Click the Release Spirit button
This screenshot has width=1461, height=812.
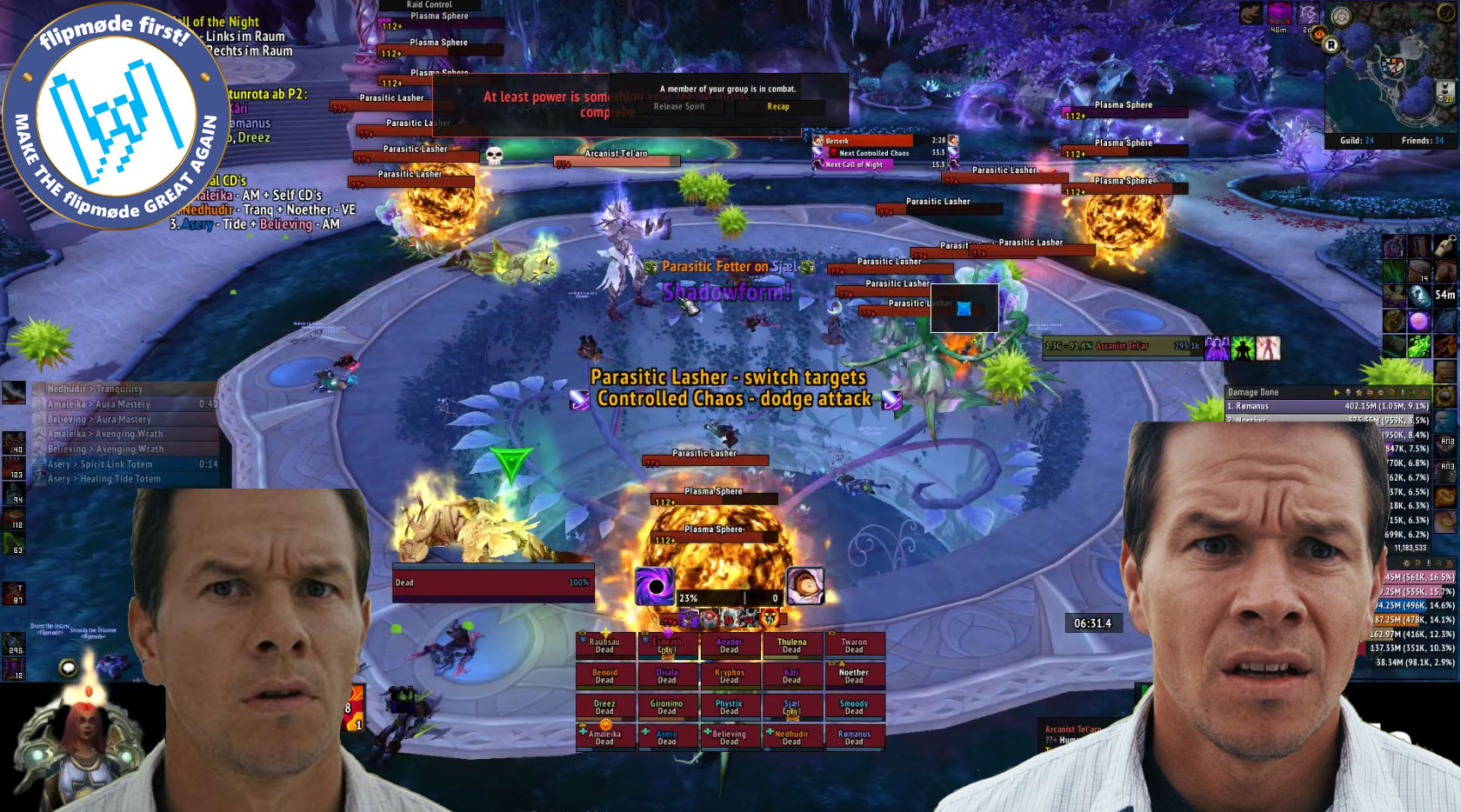pyautogui.click(x=680, y=107)
